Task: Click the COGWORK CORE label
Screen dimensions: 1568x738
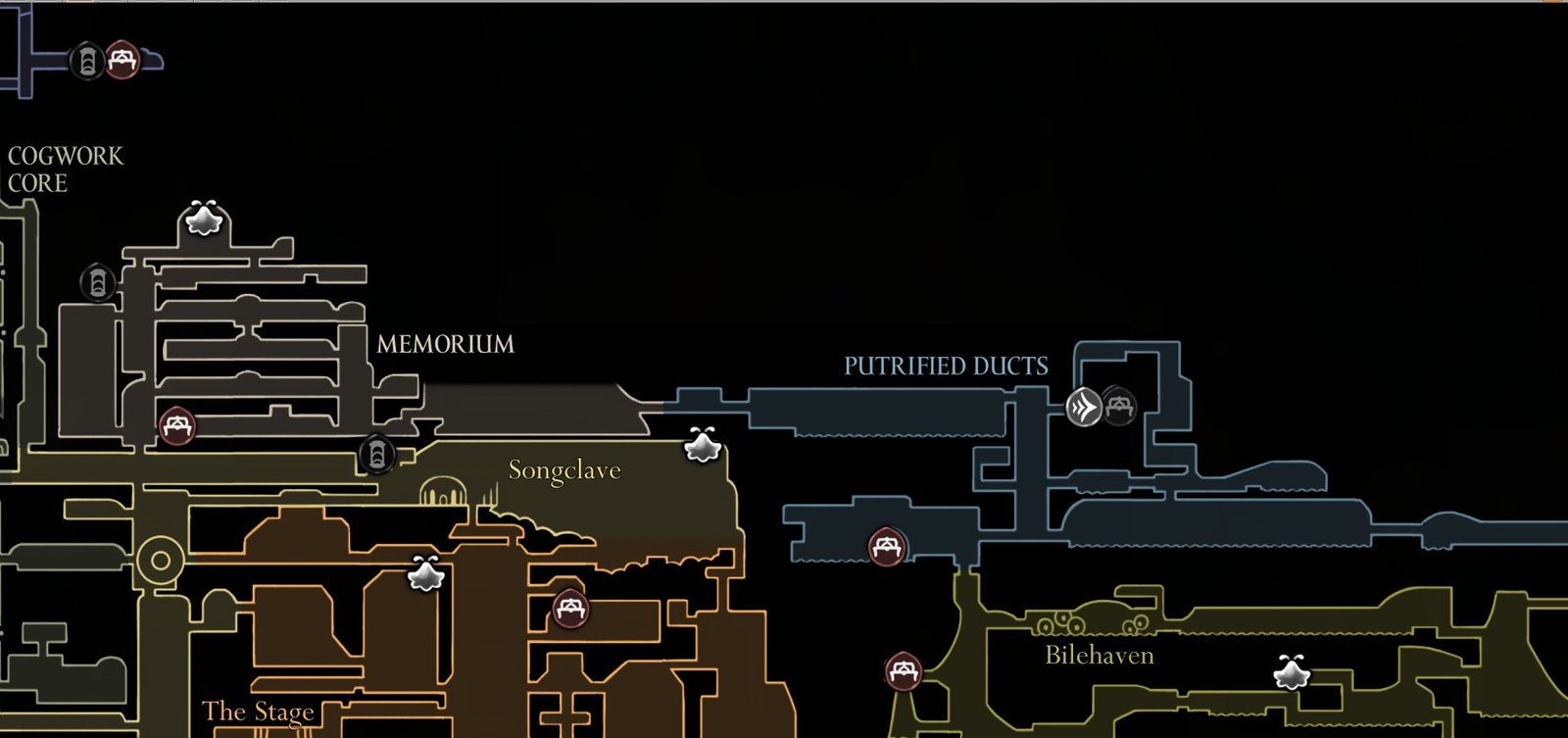Action: click(65, 169)
